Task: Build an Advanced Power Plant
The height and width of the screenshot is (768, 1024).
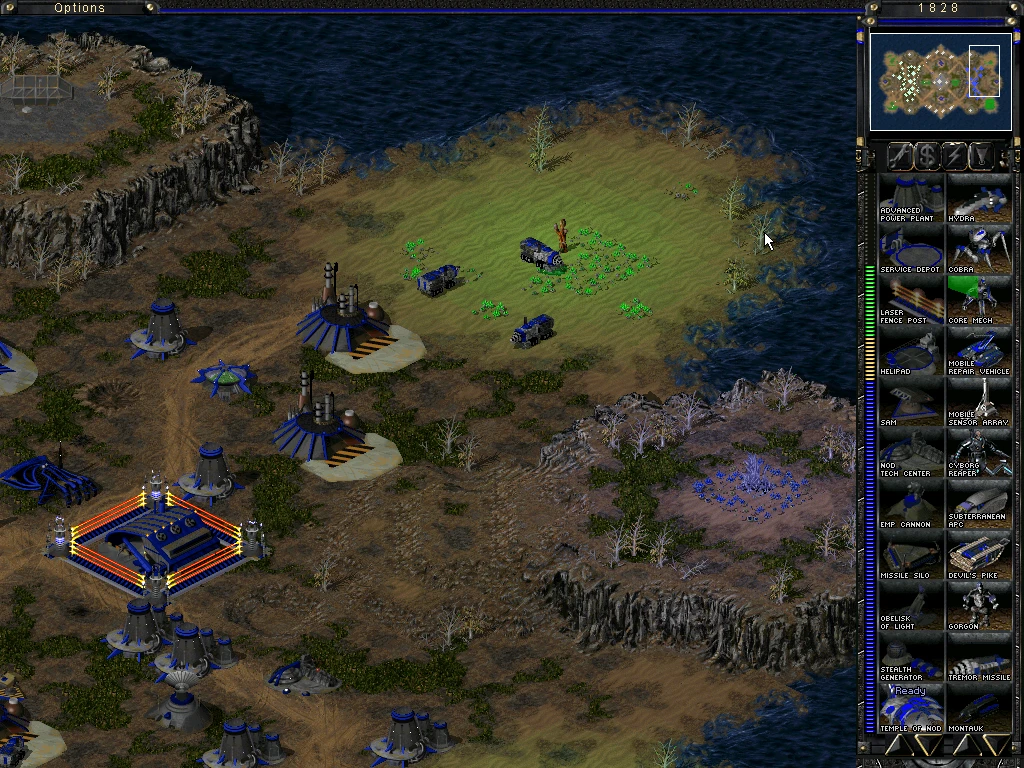Action: (911, 199)
